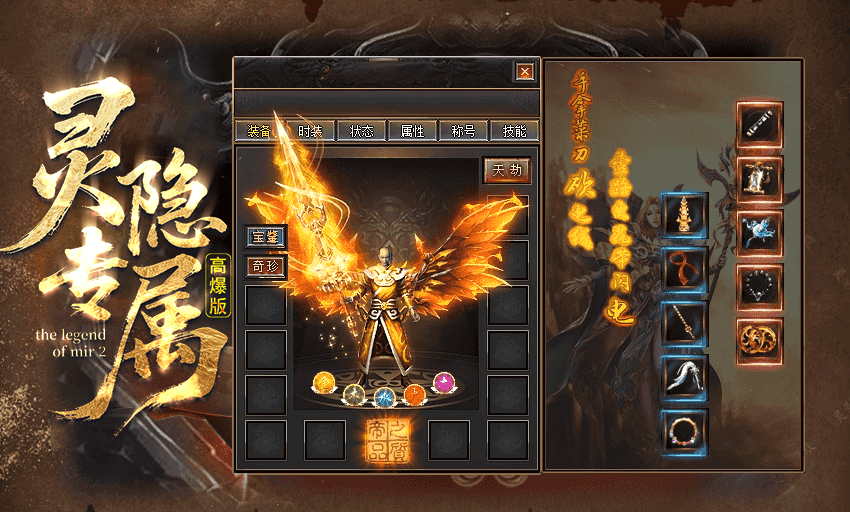Select the 状态 tab

pos(361,131)
